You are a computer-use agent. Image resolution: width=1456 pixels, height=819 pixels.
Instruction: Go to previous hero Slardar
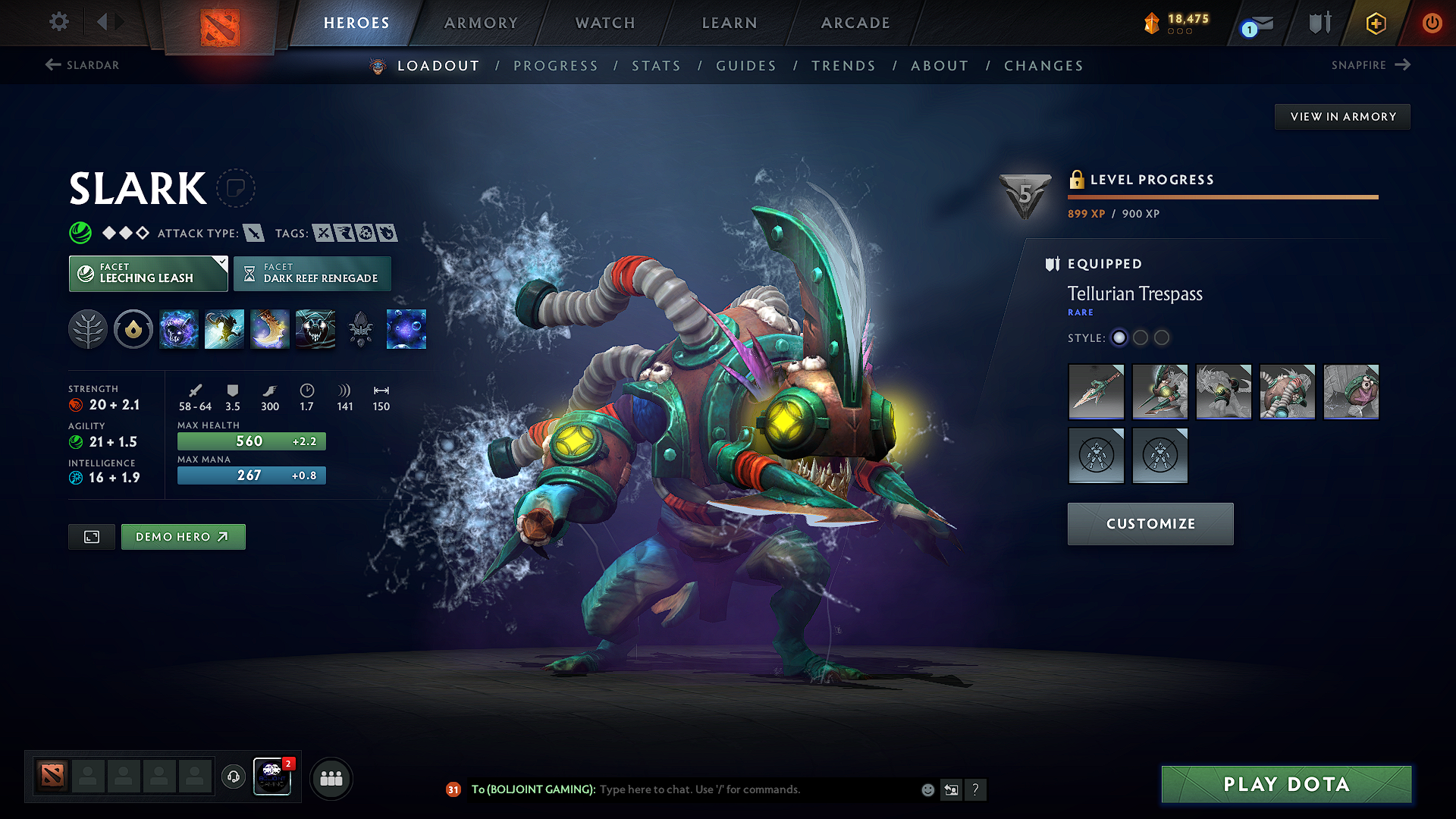(x=82, y=65)
